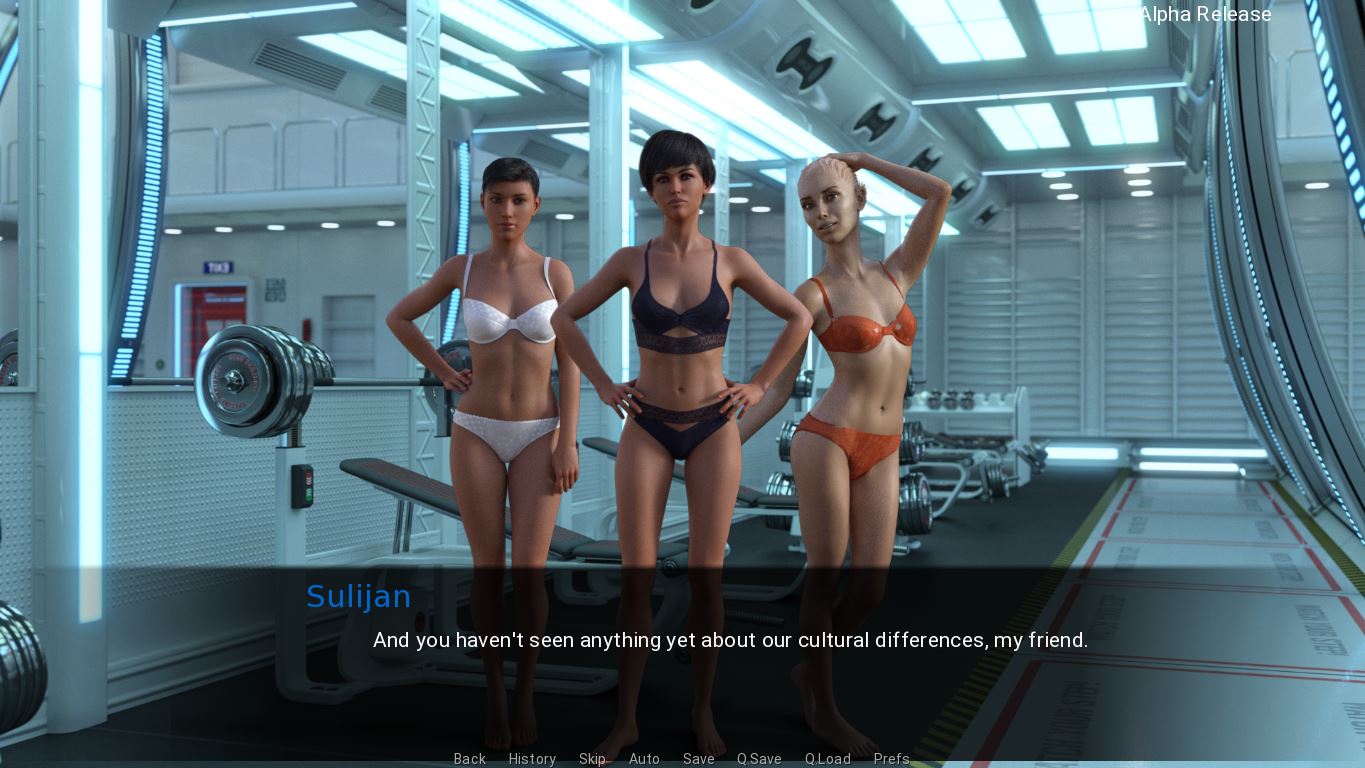Quick save with Q.Save
This screenshot has height=768, width=1365.
coord(759,759)
